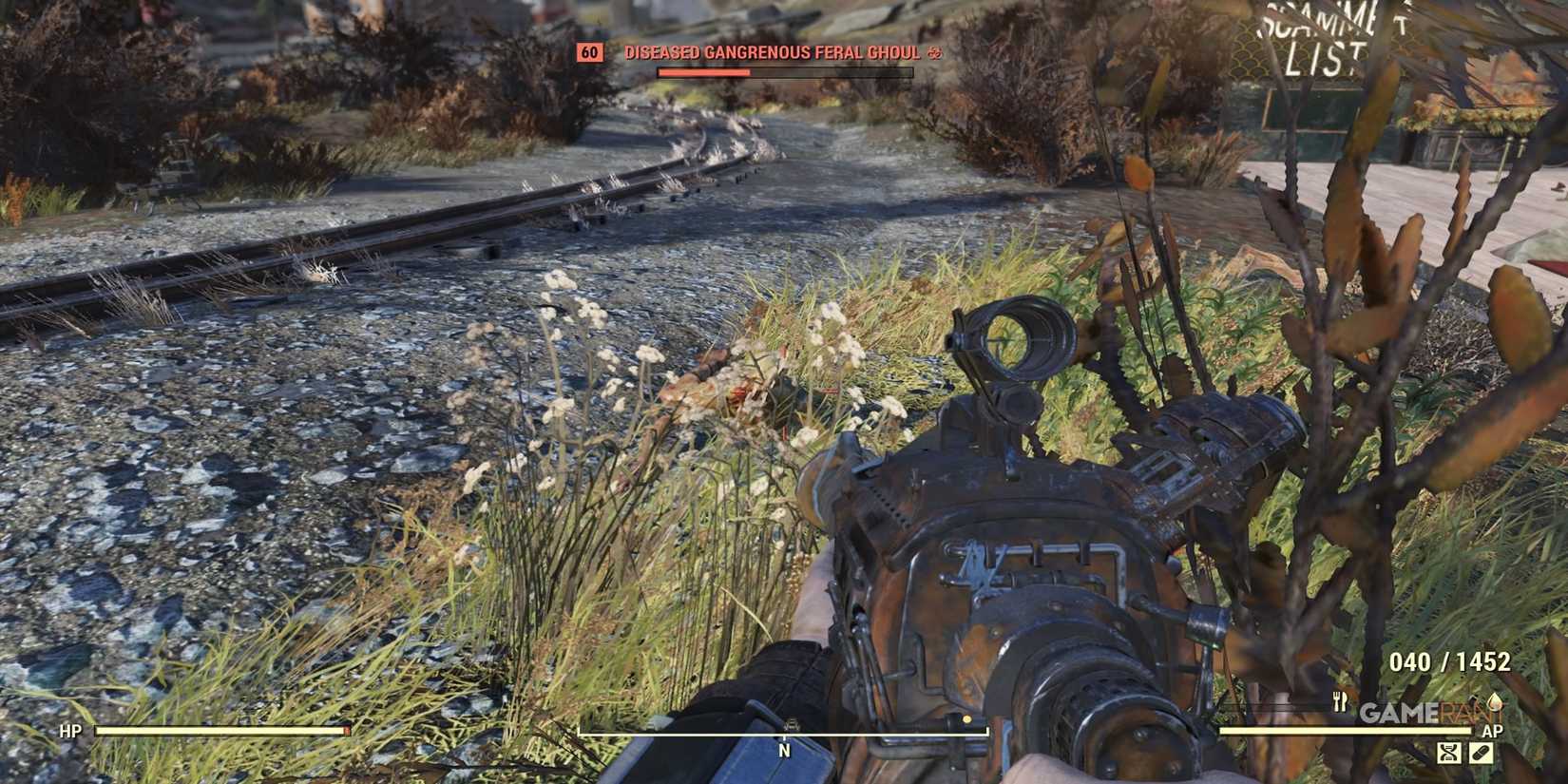Click the N marker on the compass
Screen dimensions: 1568x784
click(785, 751)
